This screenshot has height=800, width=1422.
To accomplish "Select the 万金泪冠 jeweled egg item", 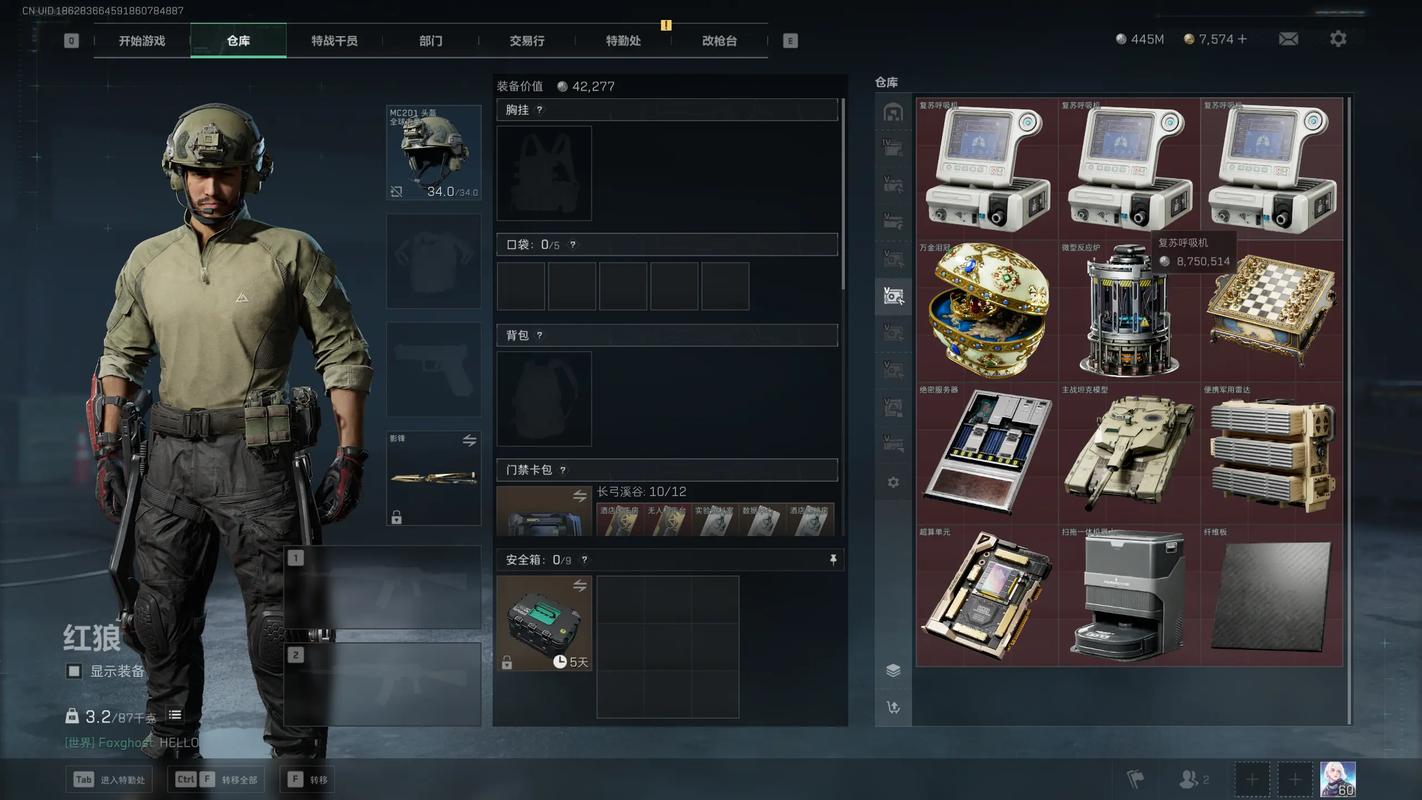I will [x=986, y=309].
